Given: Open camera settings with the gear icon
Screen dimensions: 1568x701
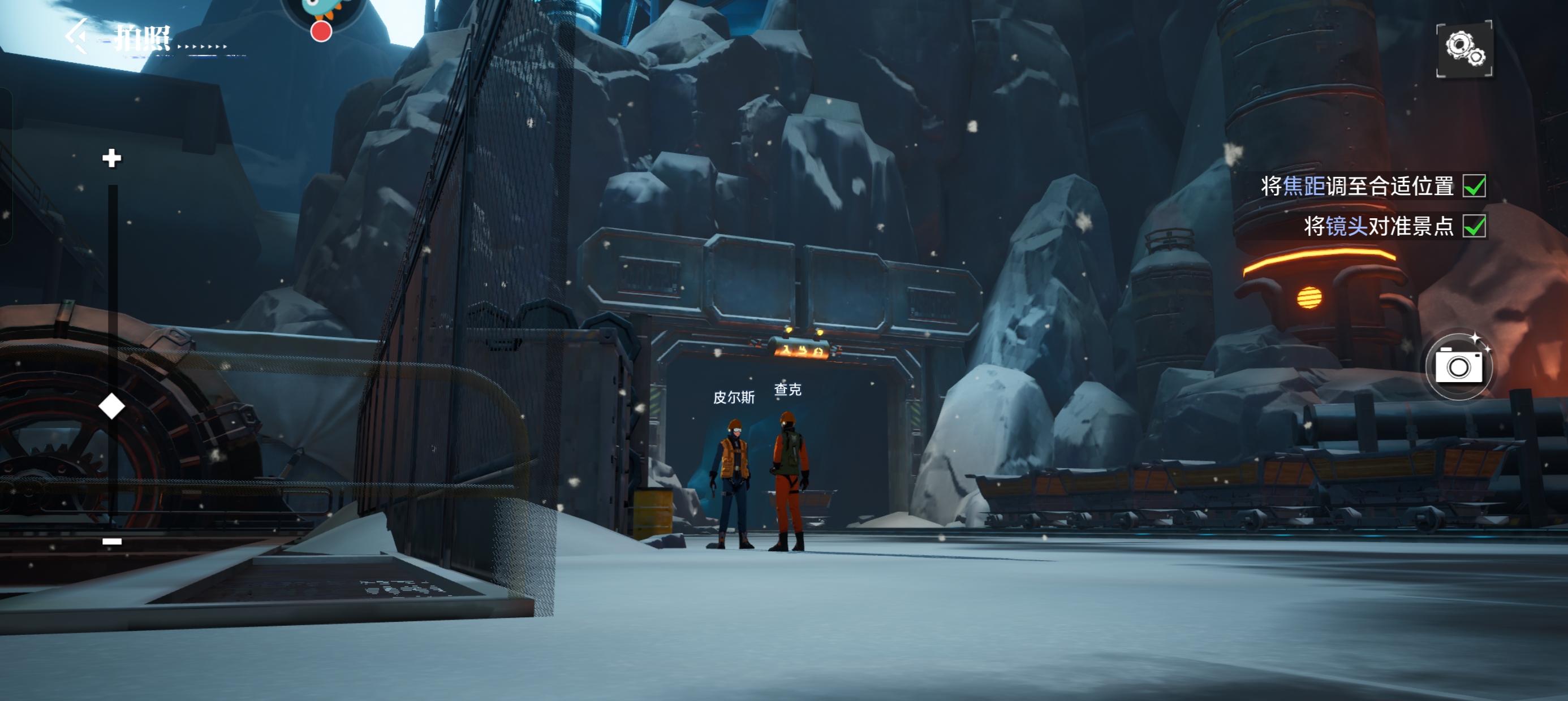Looking at the screenshot, I should [x=1464, y=49].
